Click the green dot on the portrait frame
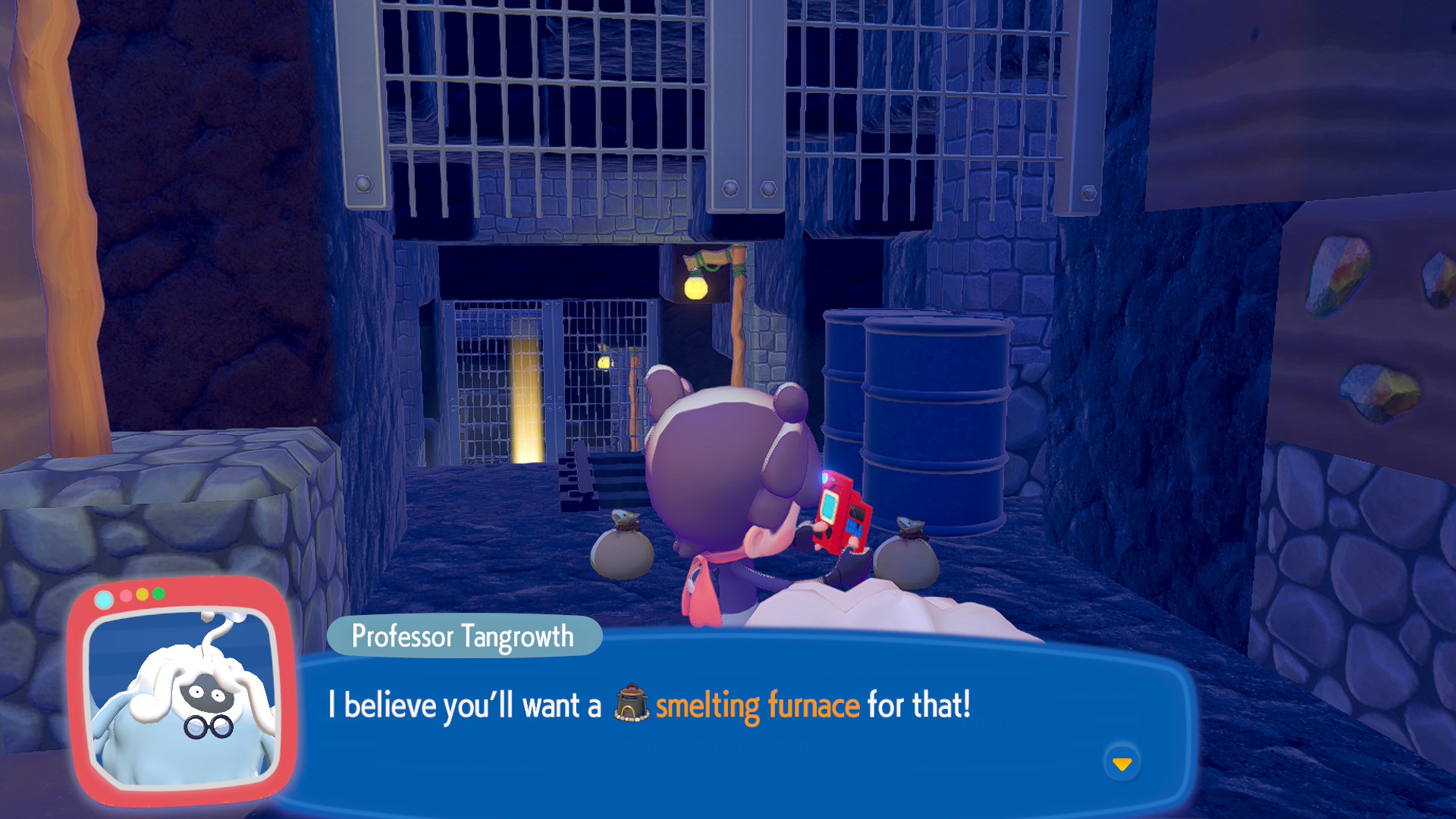The height and width of the screenshot is (819, 1456). [x=158, y=595]
